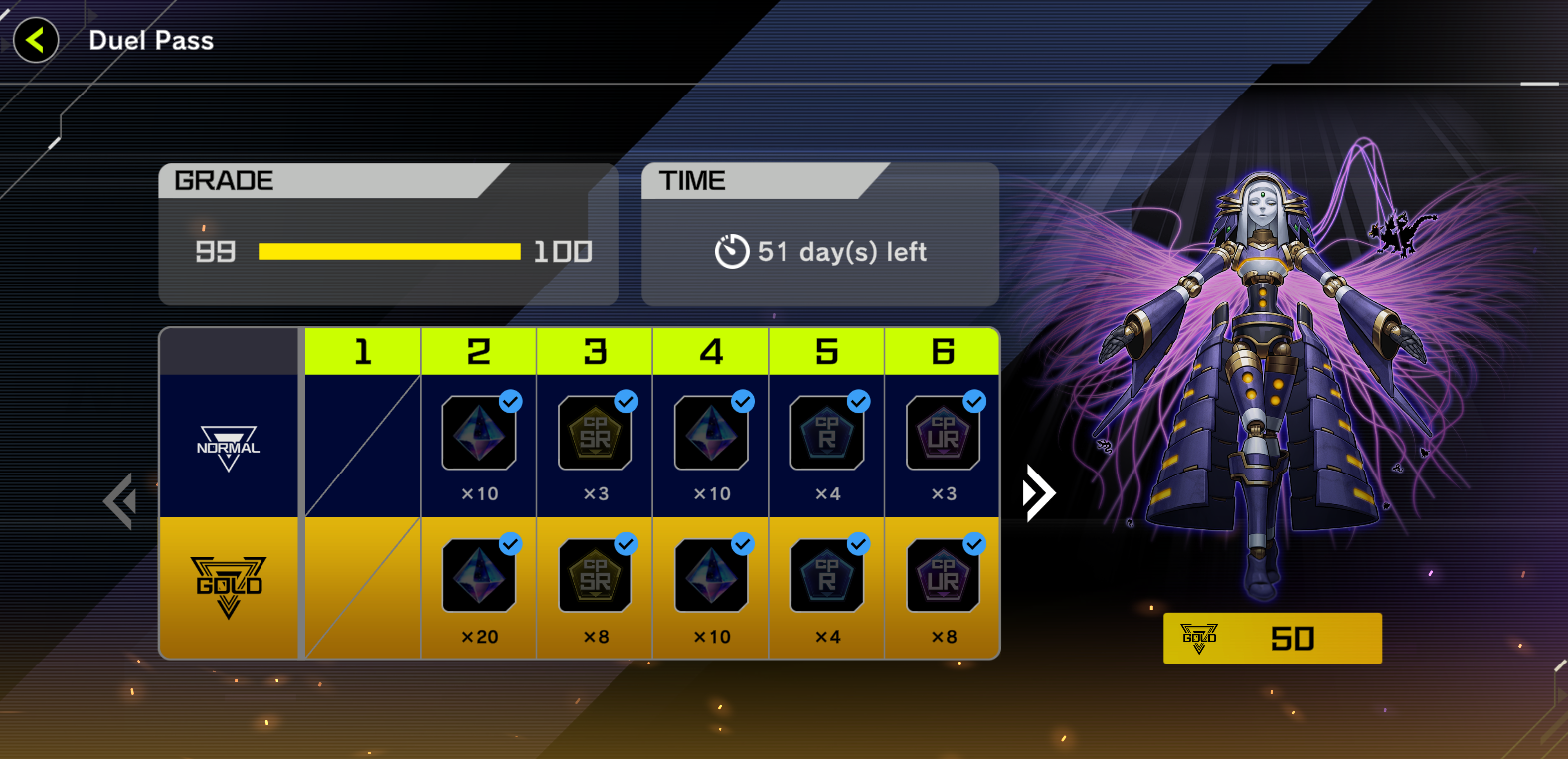Select the CP-UR reward in Normal tier 6
The height and width of the screenshot is (759, 1568).
(942, 432)
